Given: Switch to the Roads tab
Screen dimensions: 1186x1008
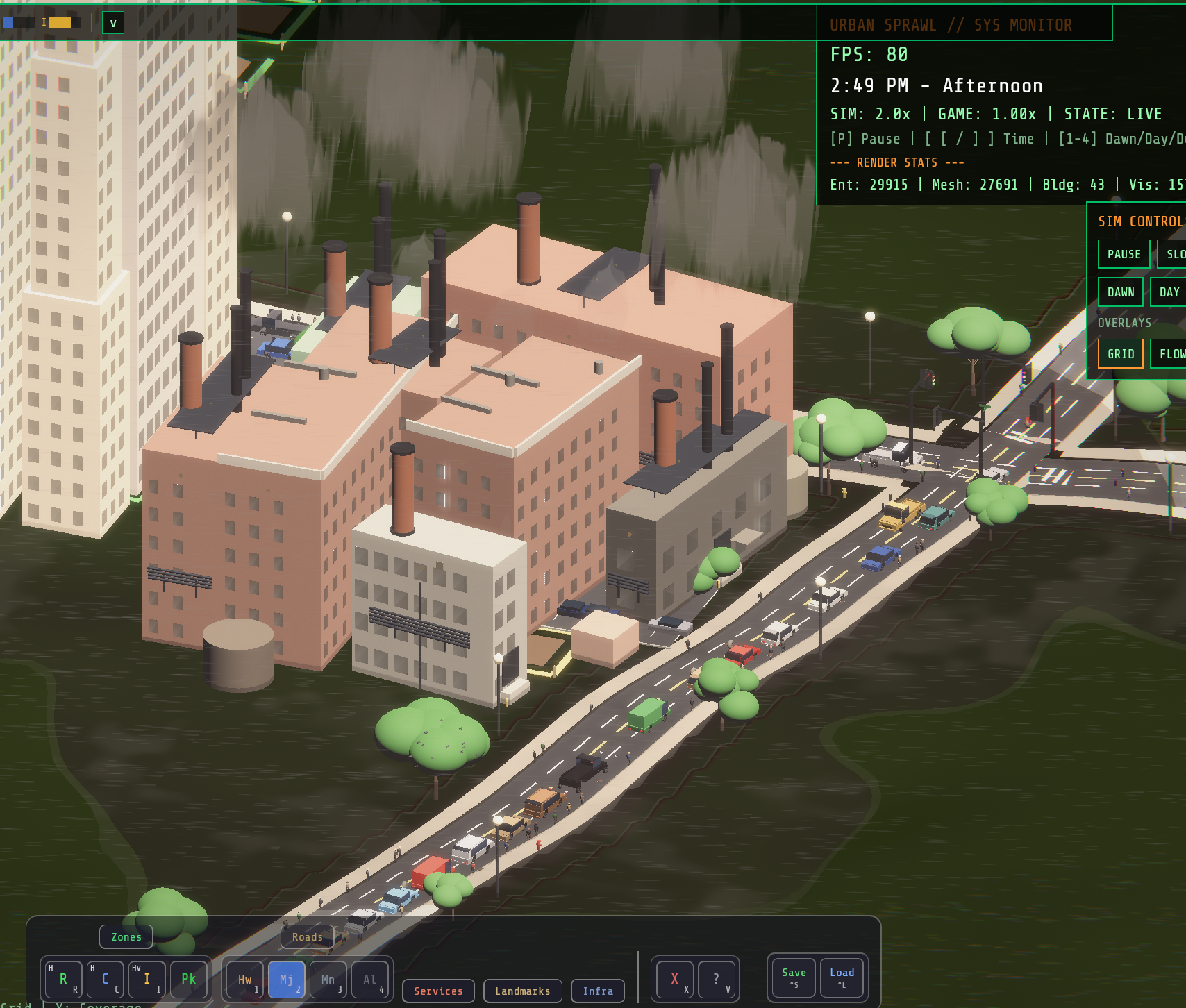Looking at the screenshot, I should 307,936.
